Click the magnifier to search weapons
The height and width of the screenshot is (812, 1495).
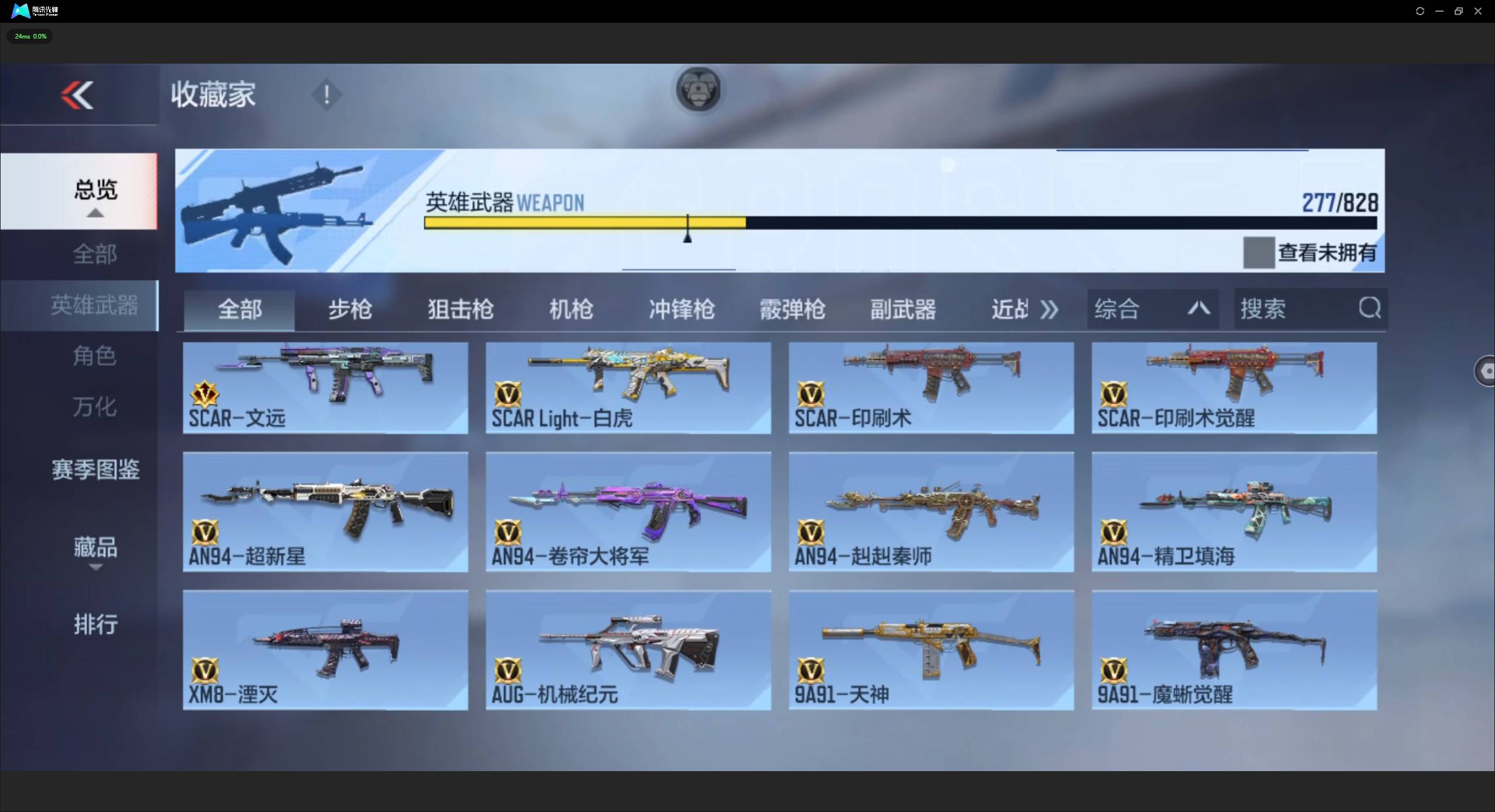(1369, 308)
